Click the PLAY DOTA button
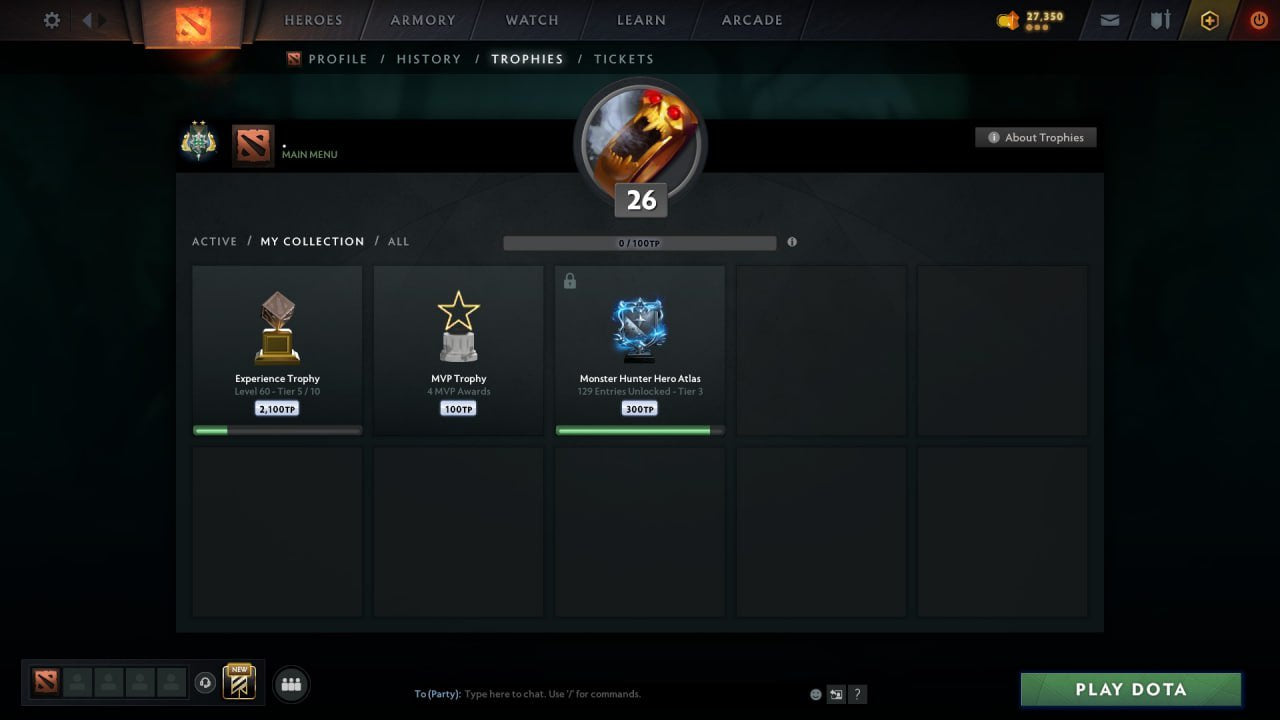The width and height of the screenshot is (1280, 720). (x=1130, y=689)
